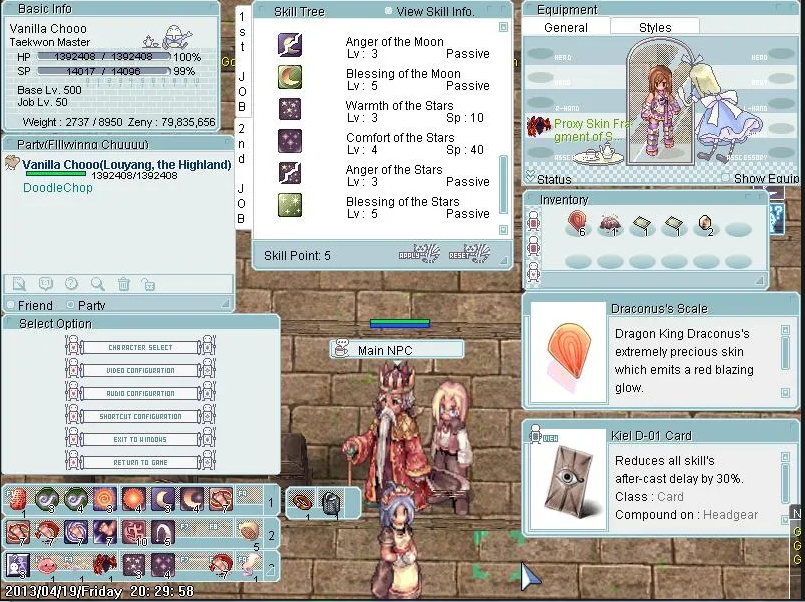Select Exit to Windows
The width and height of the screenshot is (805, 602).
[x=140, y=439]
